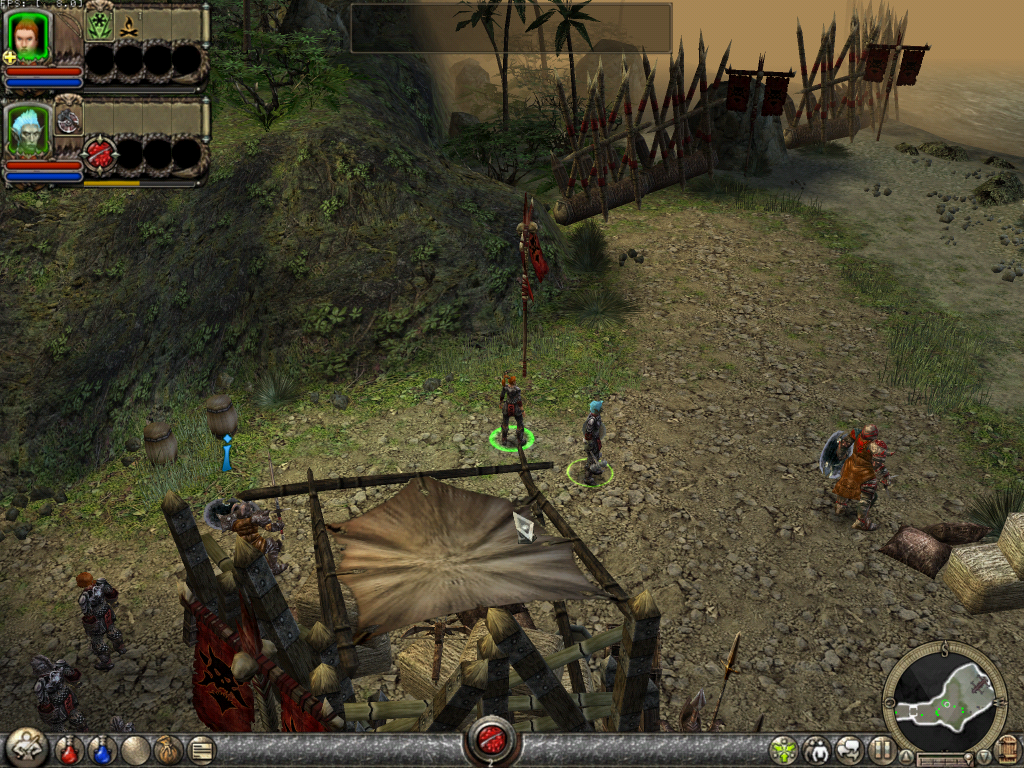Select the blue-haired elf portrait
This screenshot has height=768, width=1024.
[27, 129]
